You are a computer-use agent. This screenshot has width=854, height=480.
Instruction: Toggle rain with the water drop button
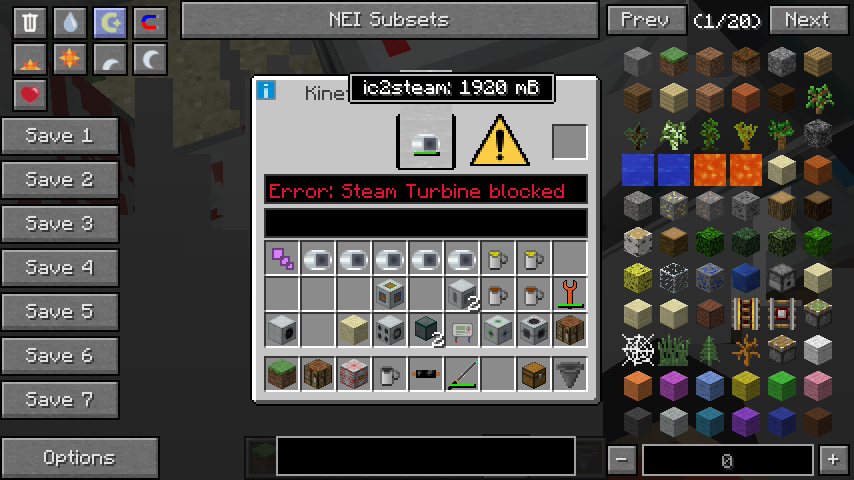click(x=70, y=22)
